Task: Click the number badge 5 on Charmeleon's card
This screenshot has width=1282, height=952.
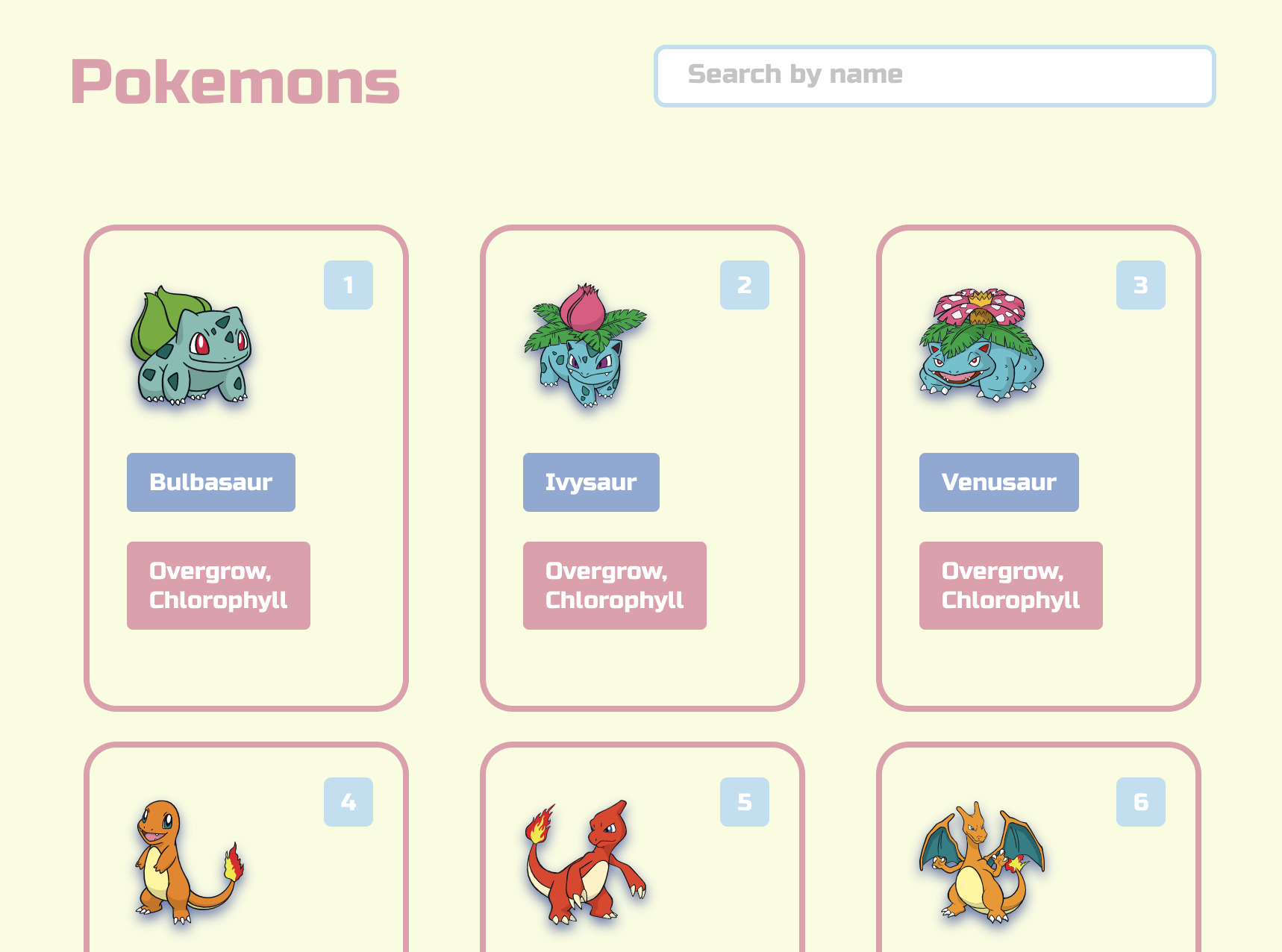Action: pos(744,803)
